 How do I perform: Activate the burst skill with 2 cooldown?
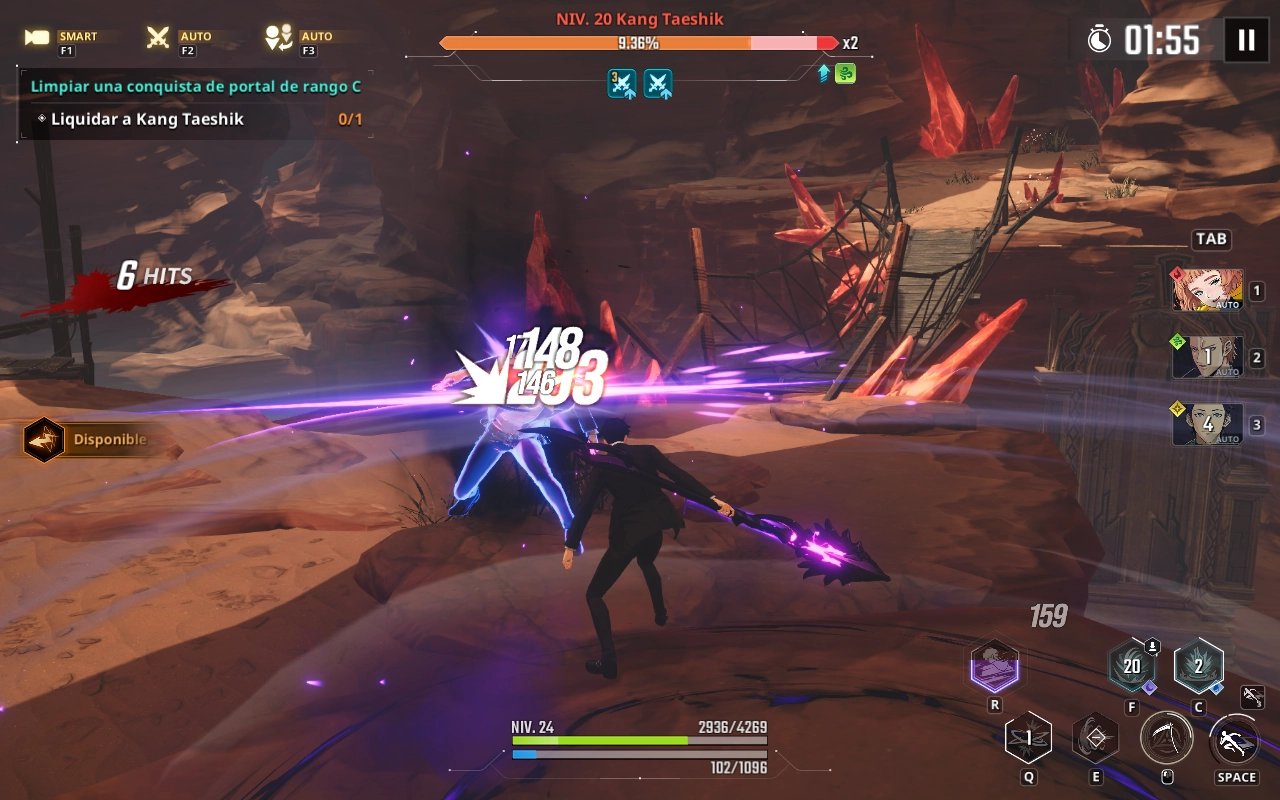(x=1198, y=667)
